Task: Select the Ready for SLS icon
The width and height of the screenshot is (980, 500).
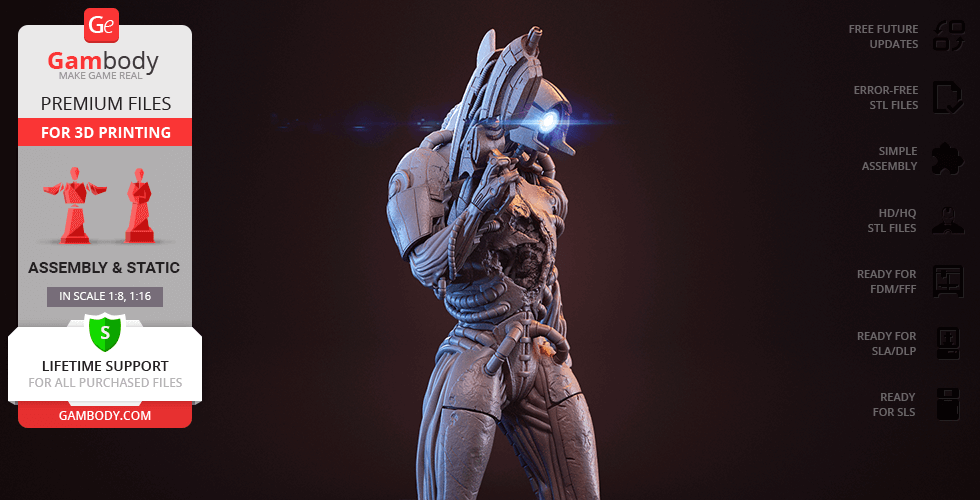Action: [x=948, y=404]
